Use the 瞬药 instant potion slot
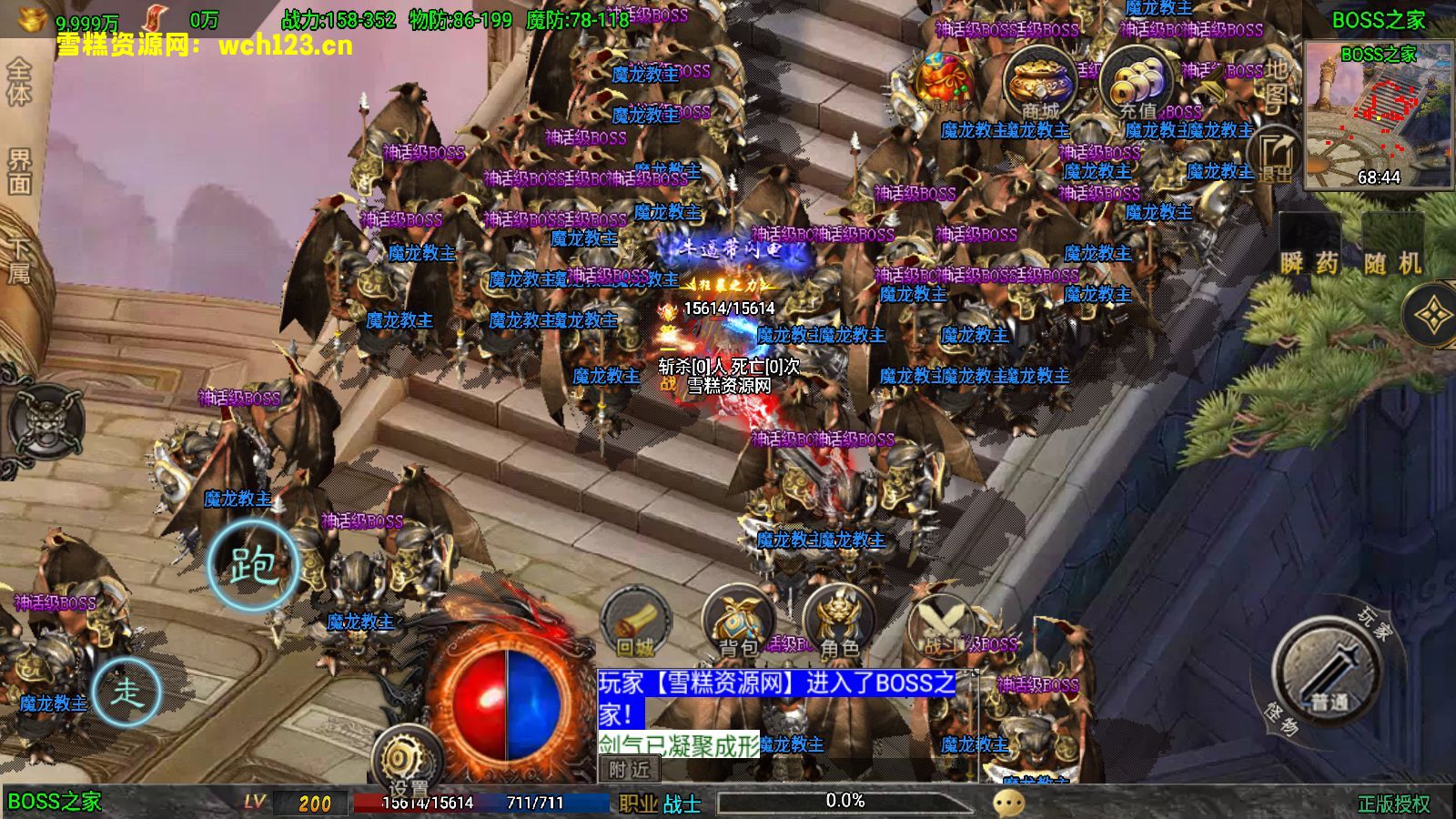Screen dimensions: 1456x819 [1309, 250]
